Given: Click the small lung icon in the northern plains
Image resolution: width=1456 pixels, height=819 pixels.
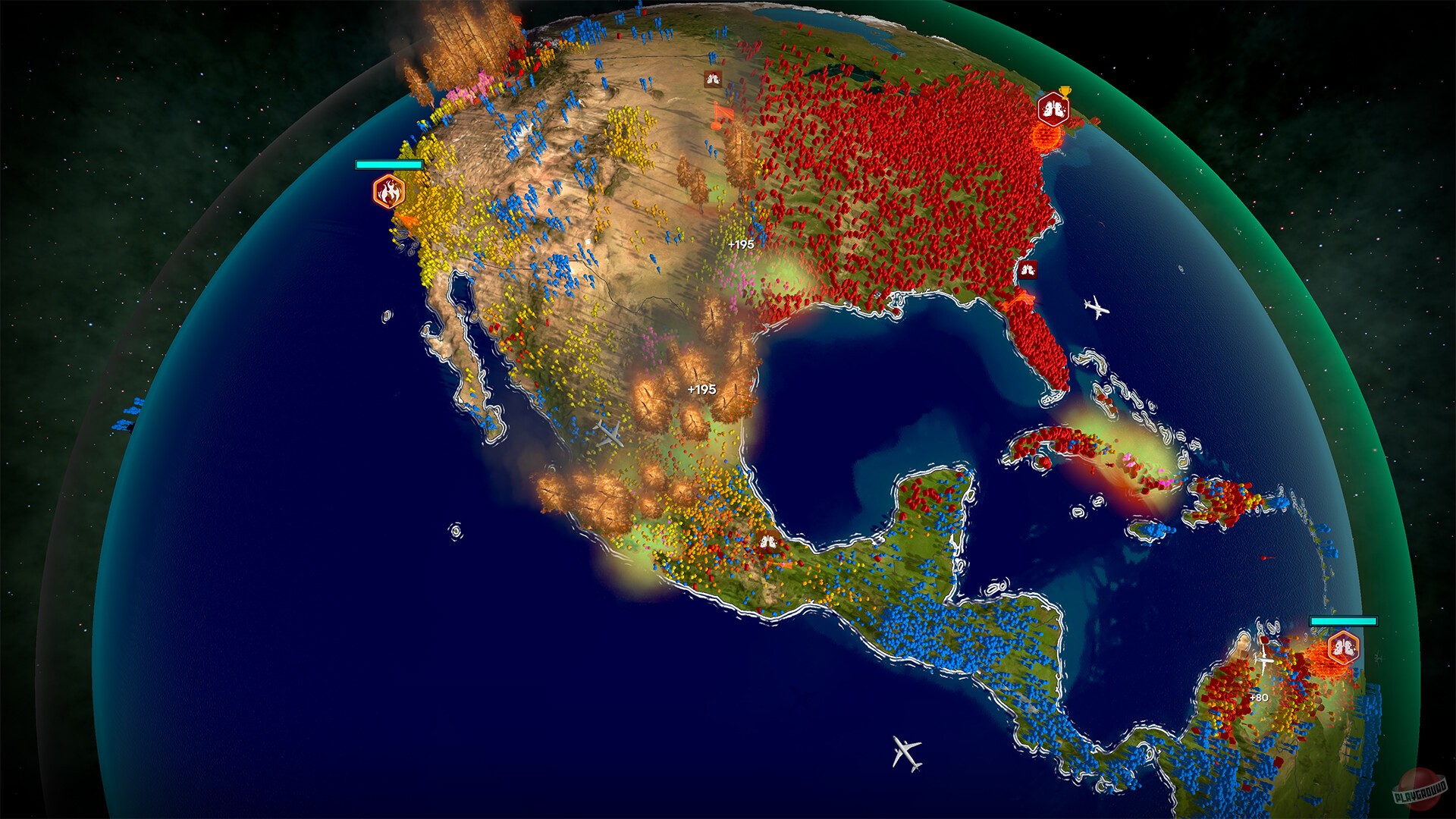Looking at the screenshot, I should click(x=711, y=79).
